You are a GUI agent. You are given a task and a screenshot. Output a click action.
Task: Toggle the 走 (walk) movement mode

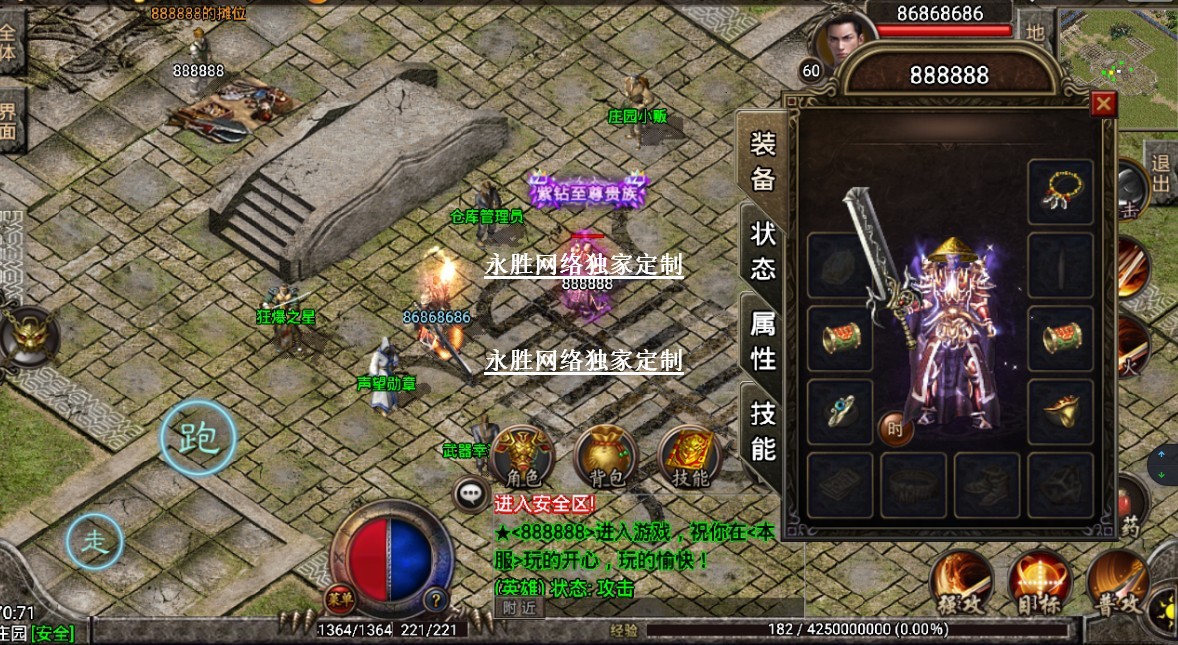(x=95, y=541)
